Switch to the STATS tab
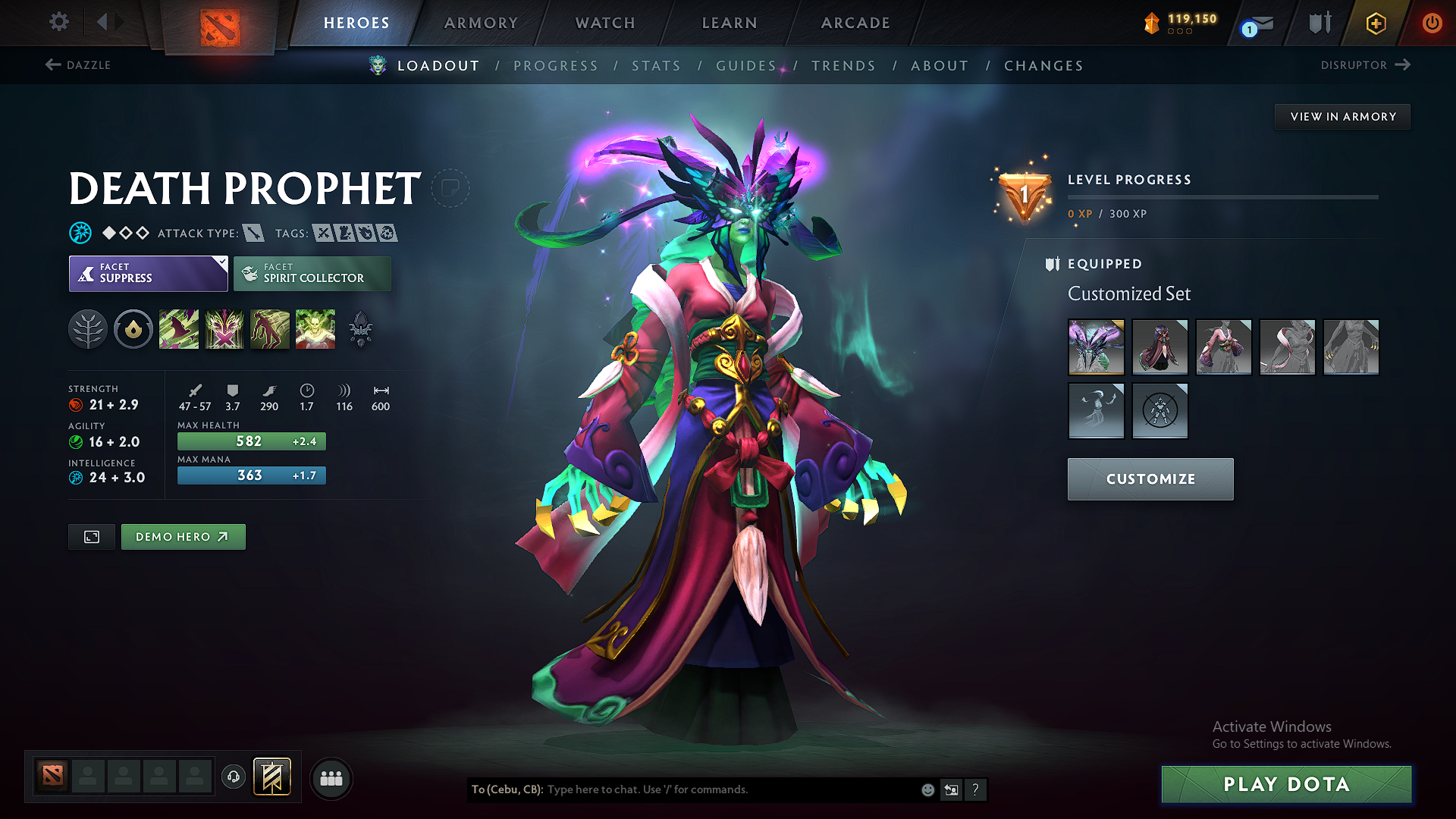Viewport: 1456px width, 819px height. pyautogui.click(x=657, y=66)
